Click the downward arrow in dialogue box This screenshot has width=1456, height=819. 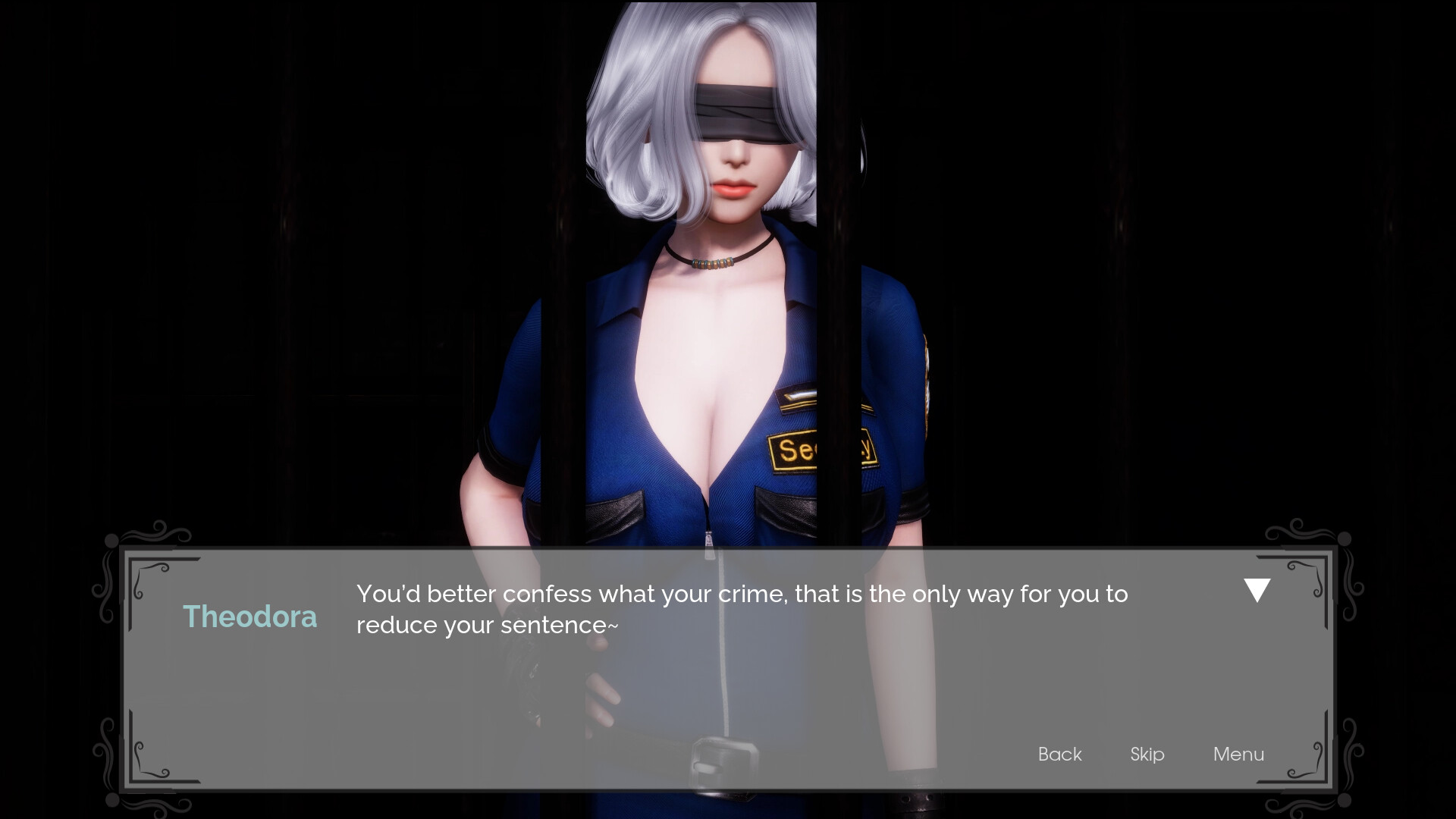[x=1257, y=590]
